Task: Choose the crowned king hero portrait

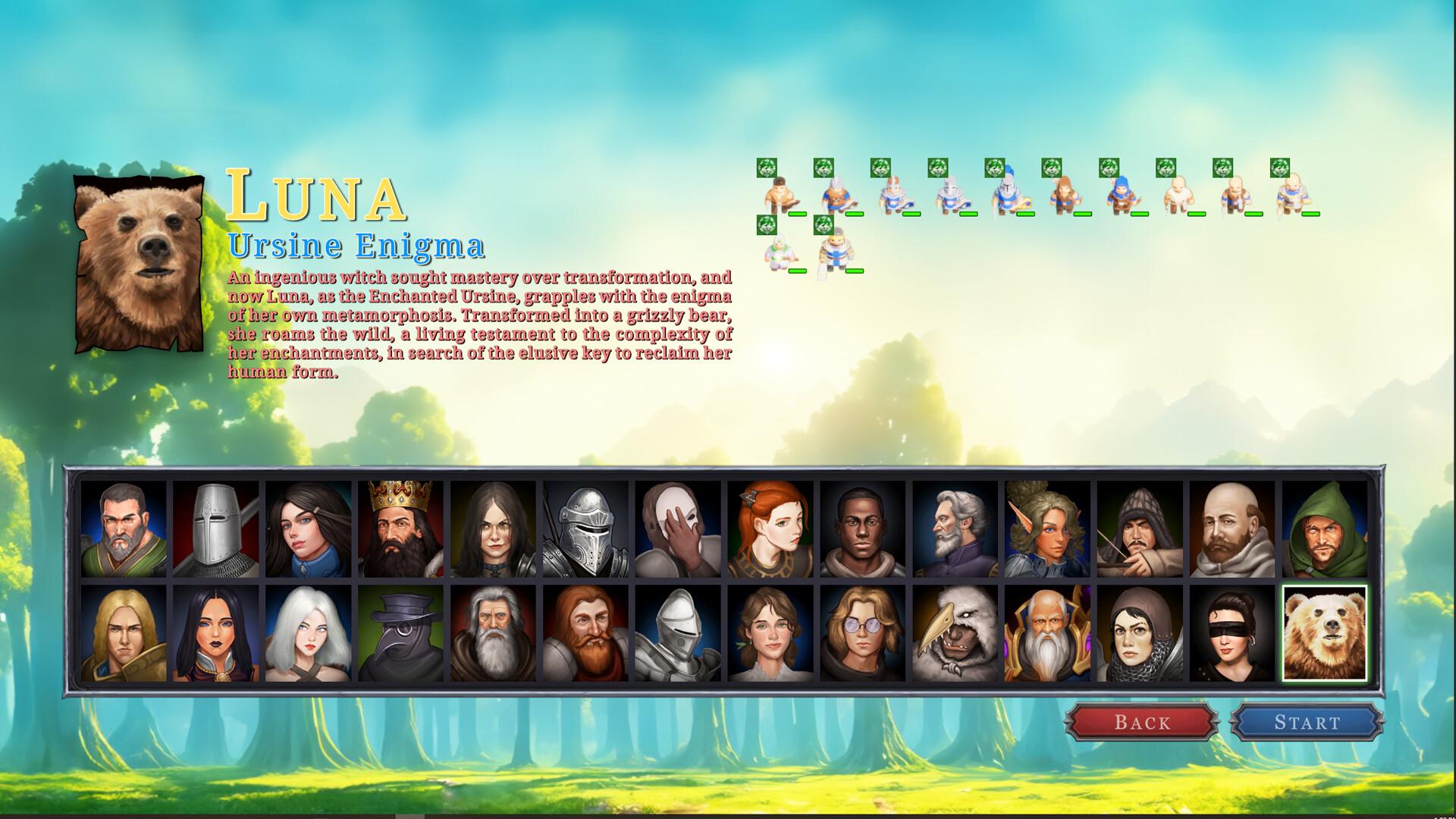Action: pos(401,529)
